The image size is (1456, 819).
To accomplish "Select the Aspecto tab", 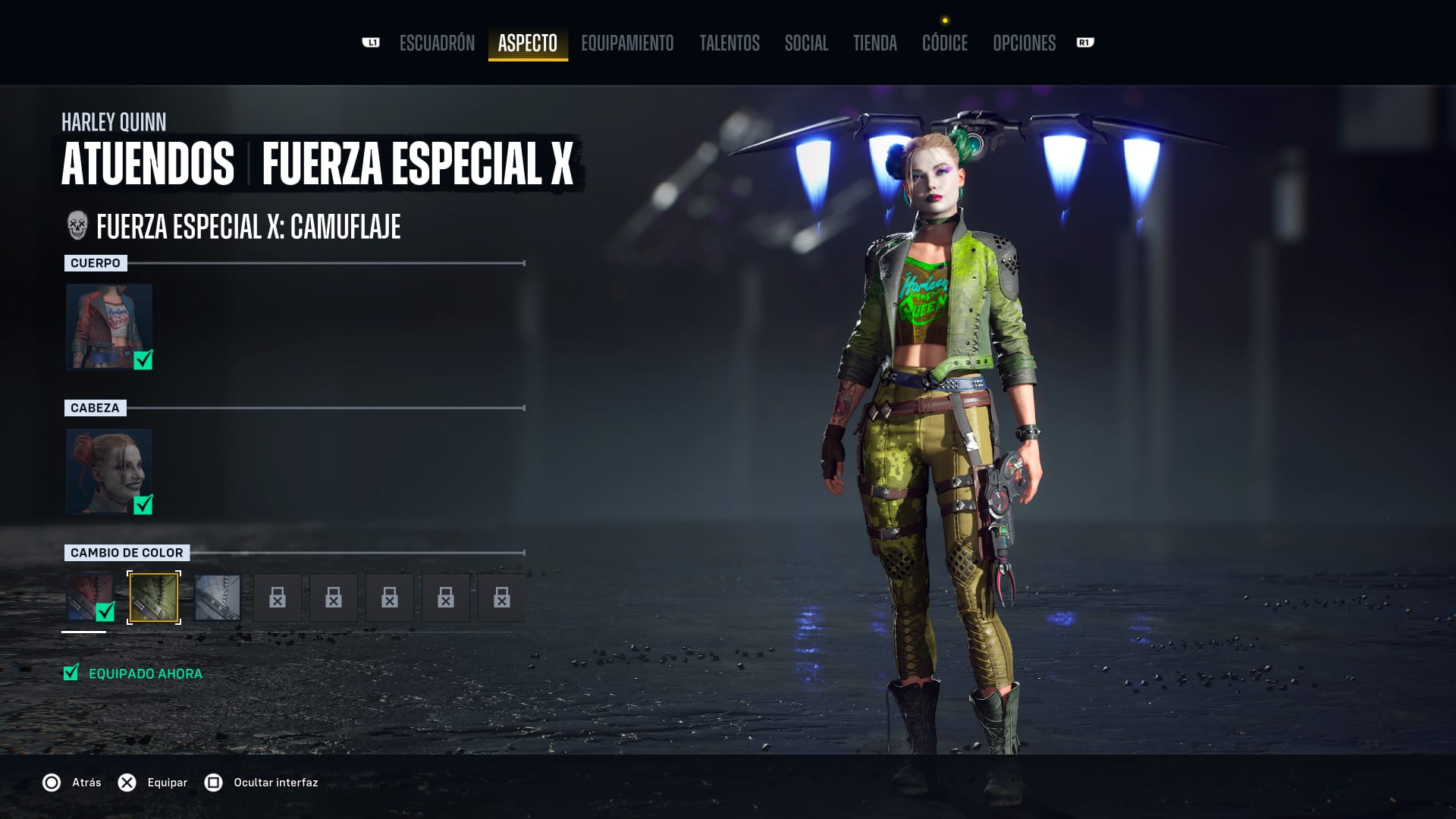I will click(x=528, y=43).
